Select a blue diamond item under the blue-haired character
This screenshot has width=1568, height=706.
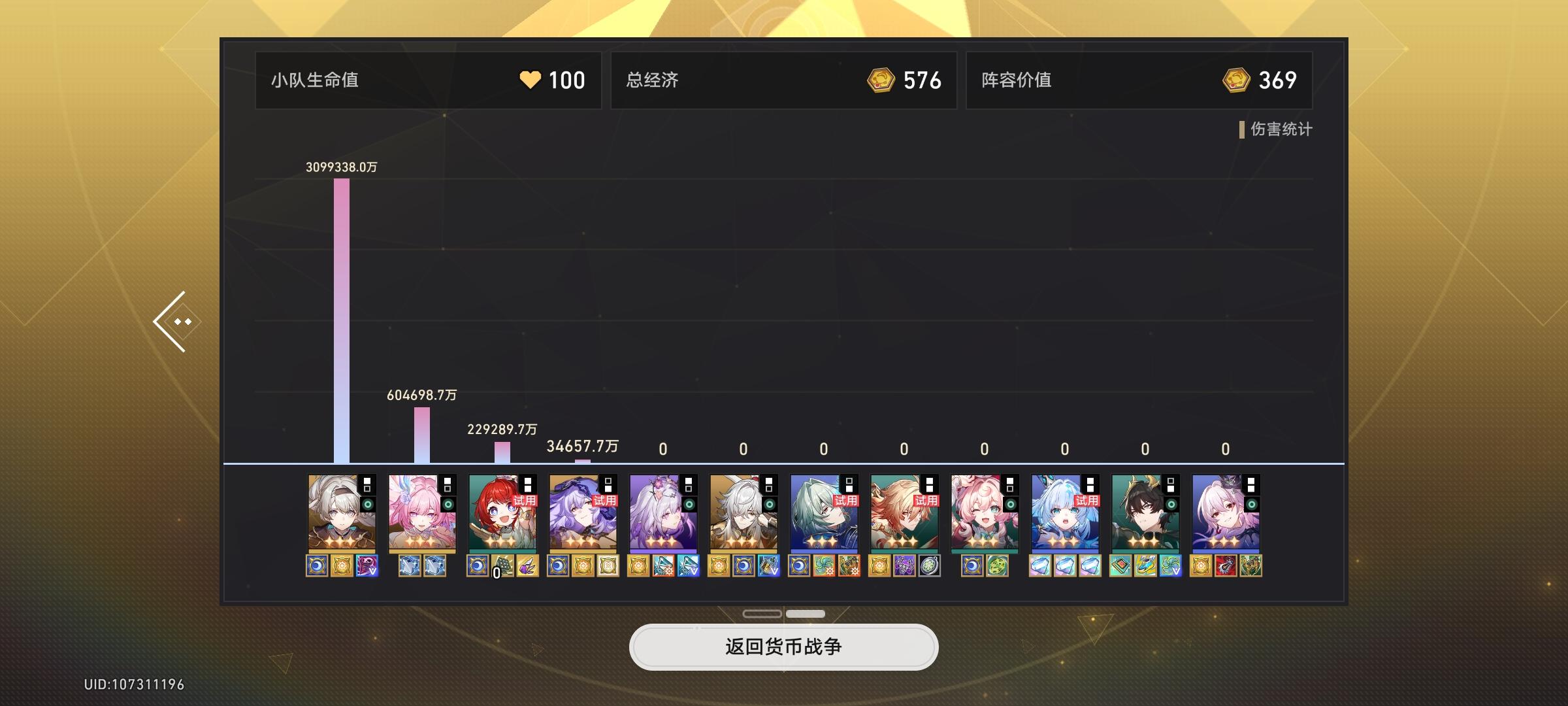click(x=1041, y=565)
